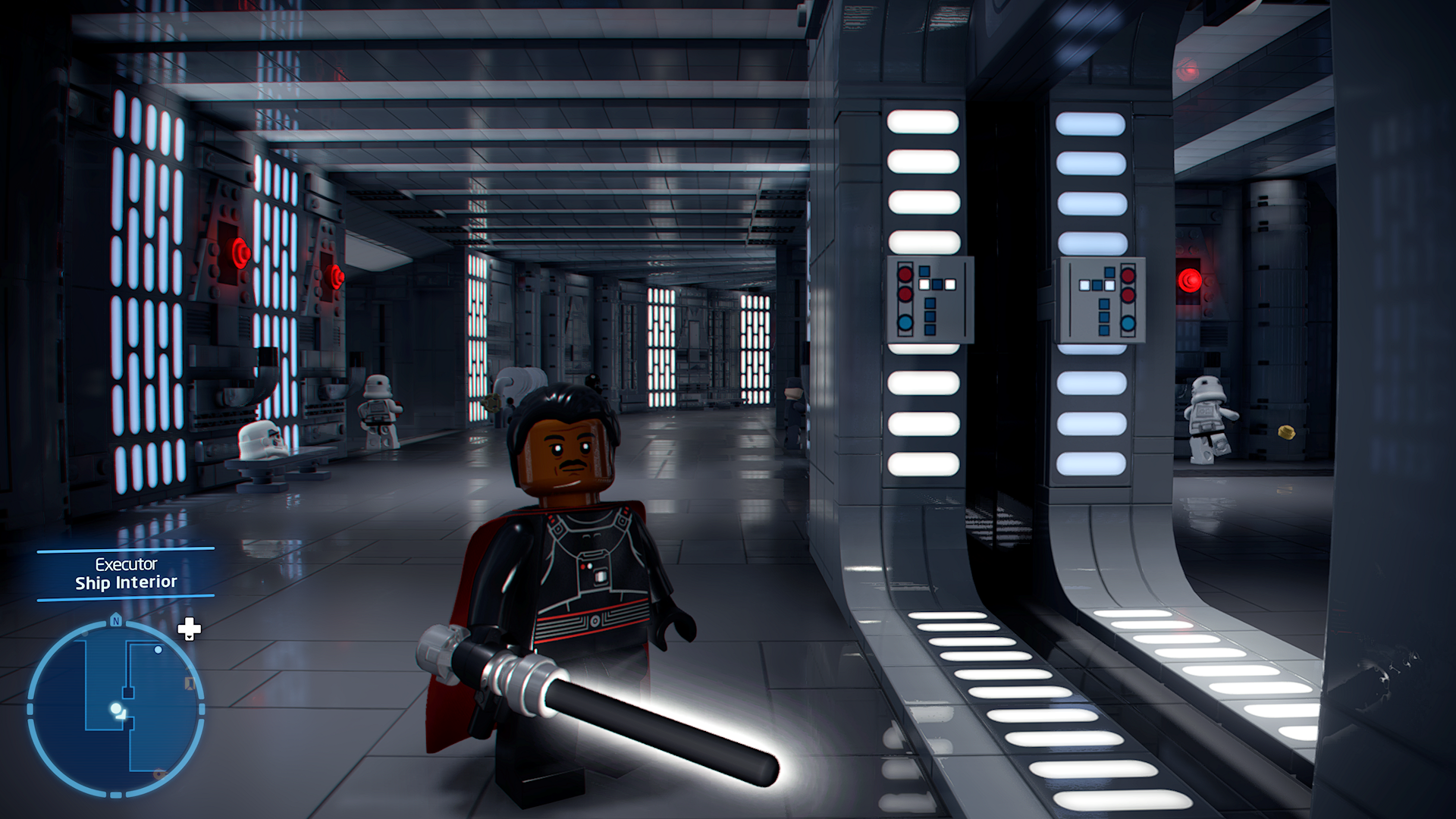
Task: Click the north N compass marker
Action: click(116, 620)
